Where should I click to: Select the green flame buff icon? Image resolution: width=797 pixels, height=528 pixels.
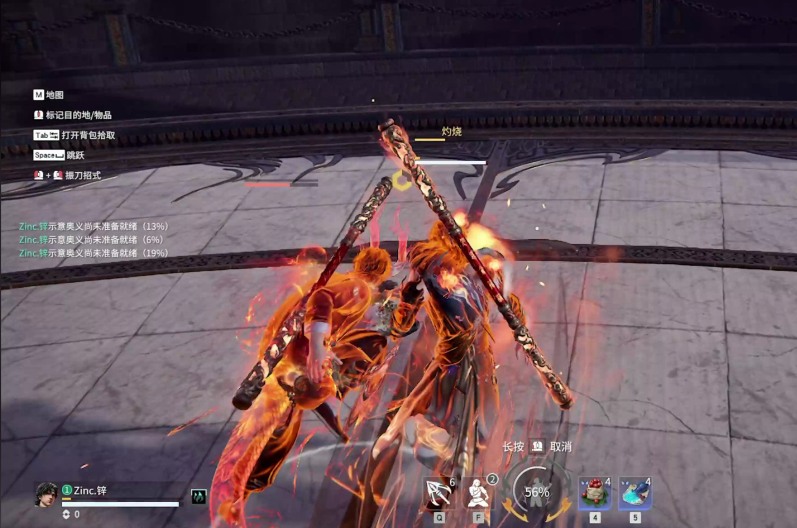pos(199,496)
